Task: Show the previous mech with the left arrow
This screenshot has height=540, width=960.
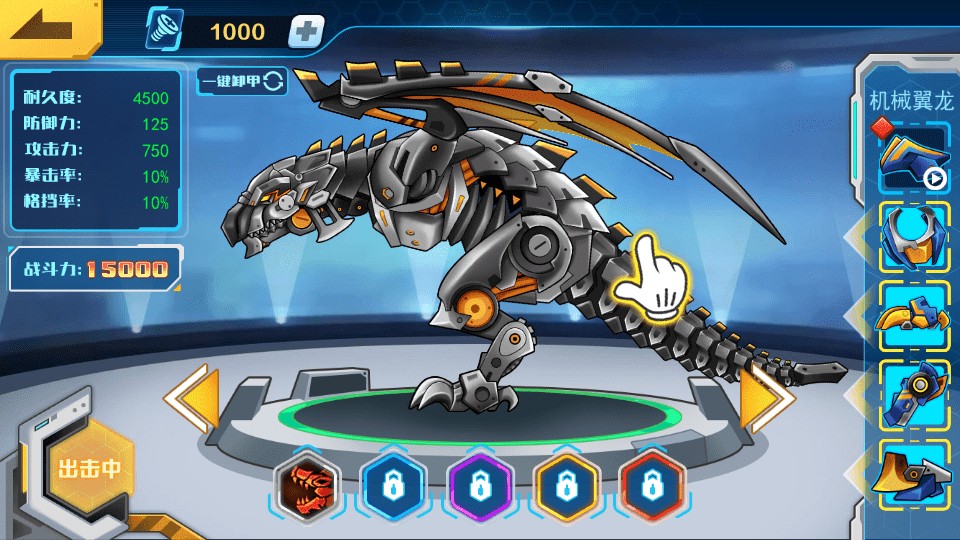Action: 192,398
